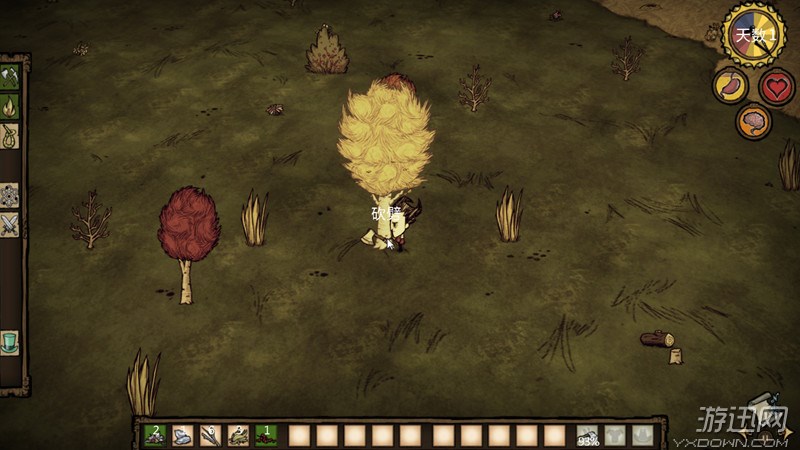Open the Fire crafting tab
Screen dimensions: 800x450
(10, 105)
